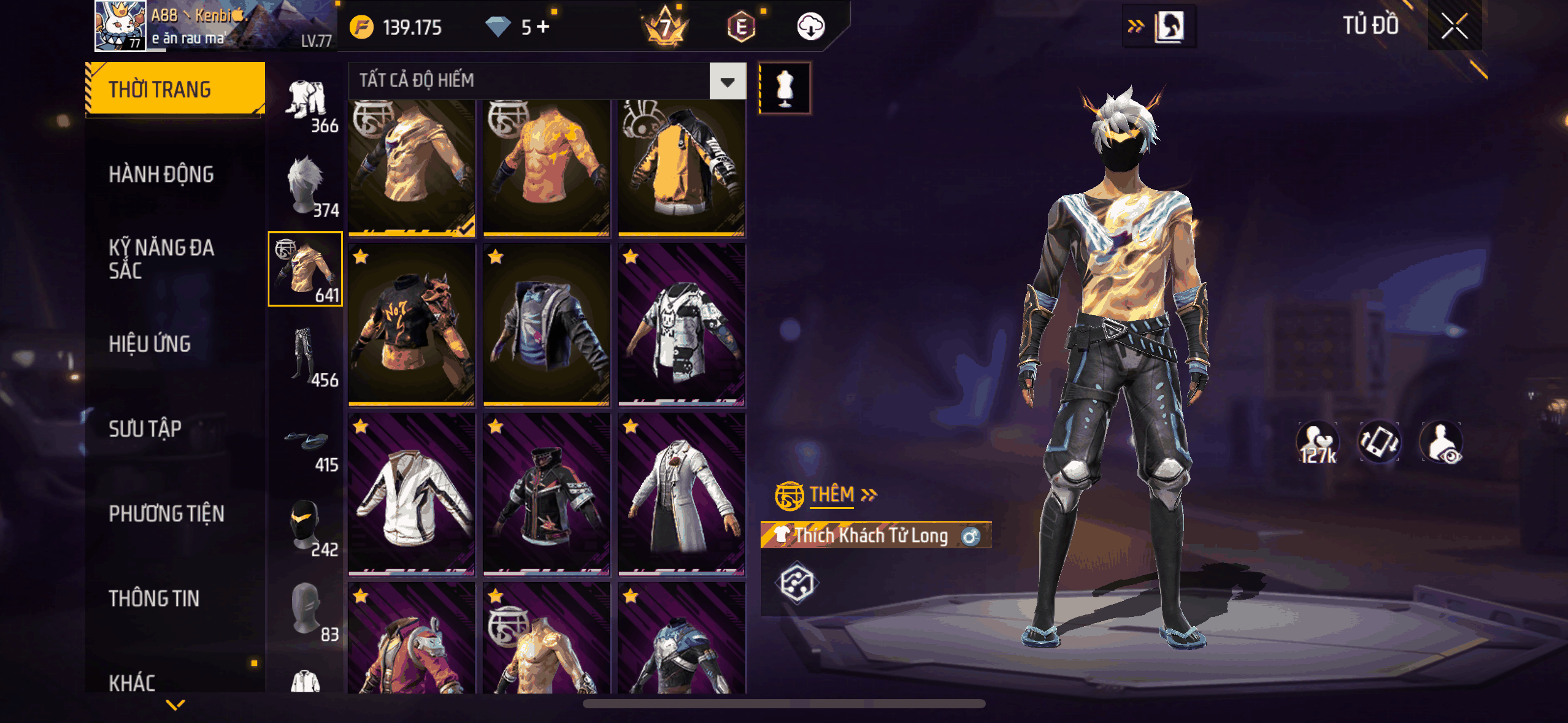Go to the SƯU TẬP tab
Screen dimensions: 1568x723
pyautogui.click(x=145, y=429)
